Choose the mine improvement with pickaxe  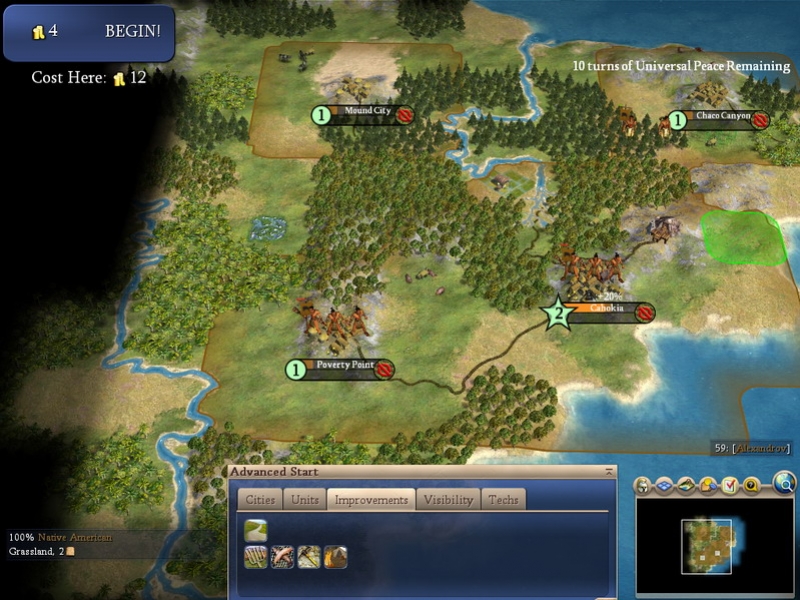309,557
